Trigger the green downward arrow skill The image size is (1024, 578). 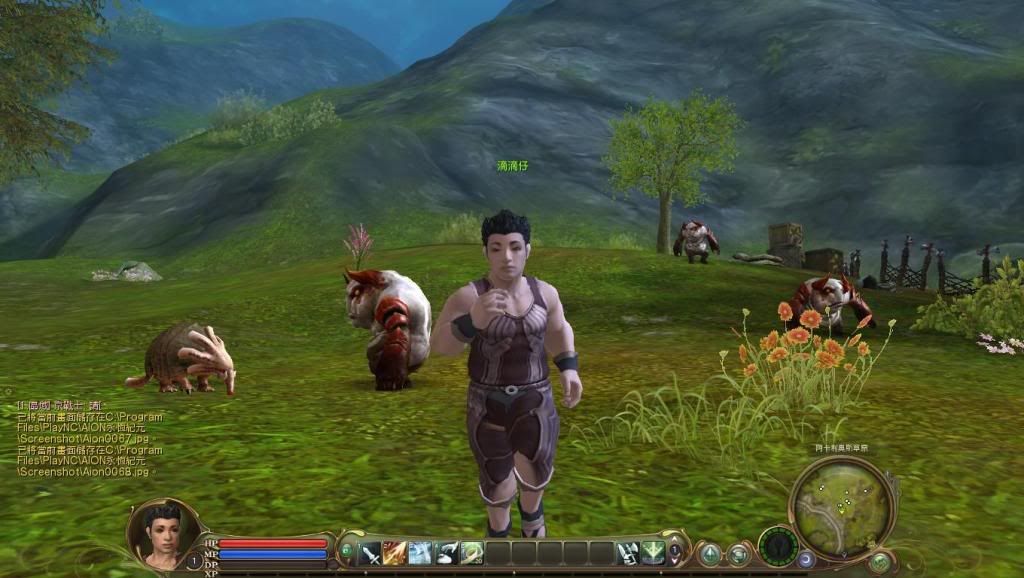tap(652, 552)
